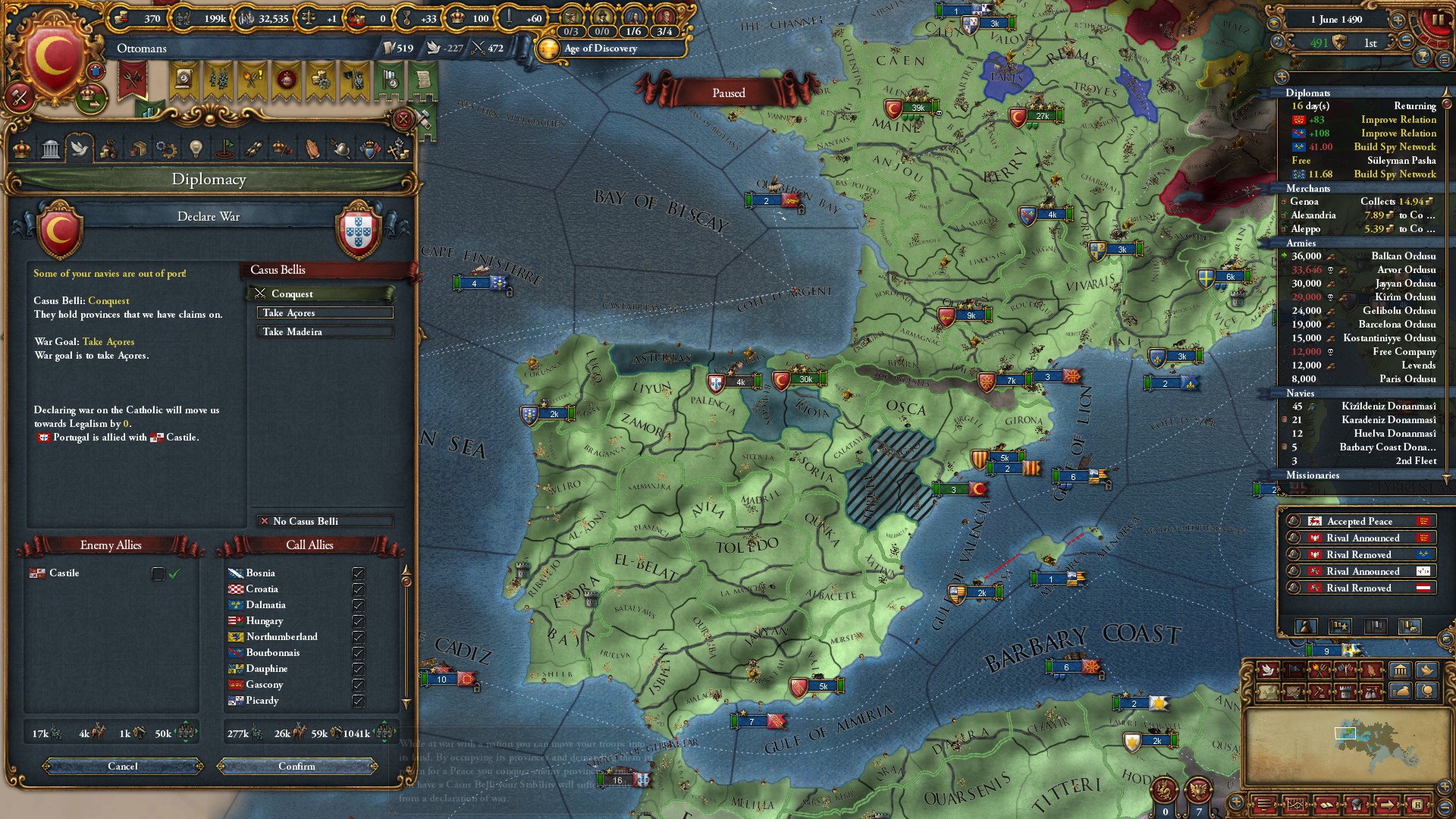Select the Balkan Ordusu army row
Viewport: 1456px width, 819px height.
click(1363, 256)
